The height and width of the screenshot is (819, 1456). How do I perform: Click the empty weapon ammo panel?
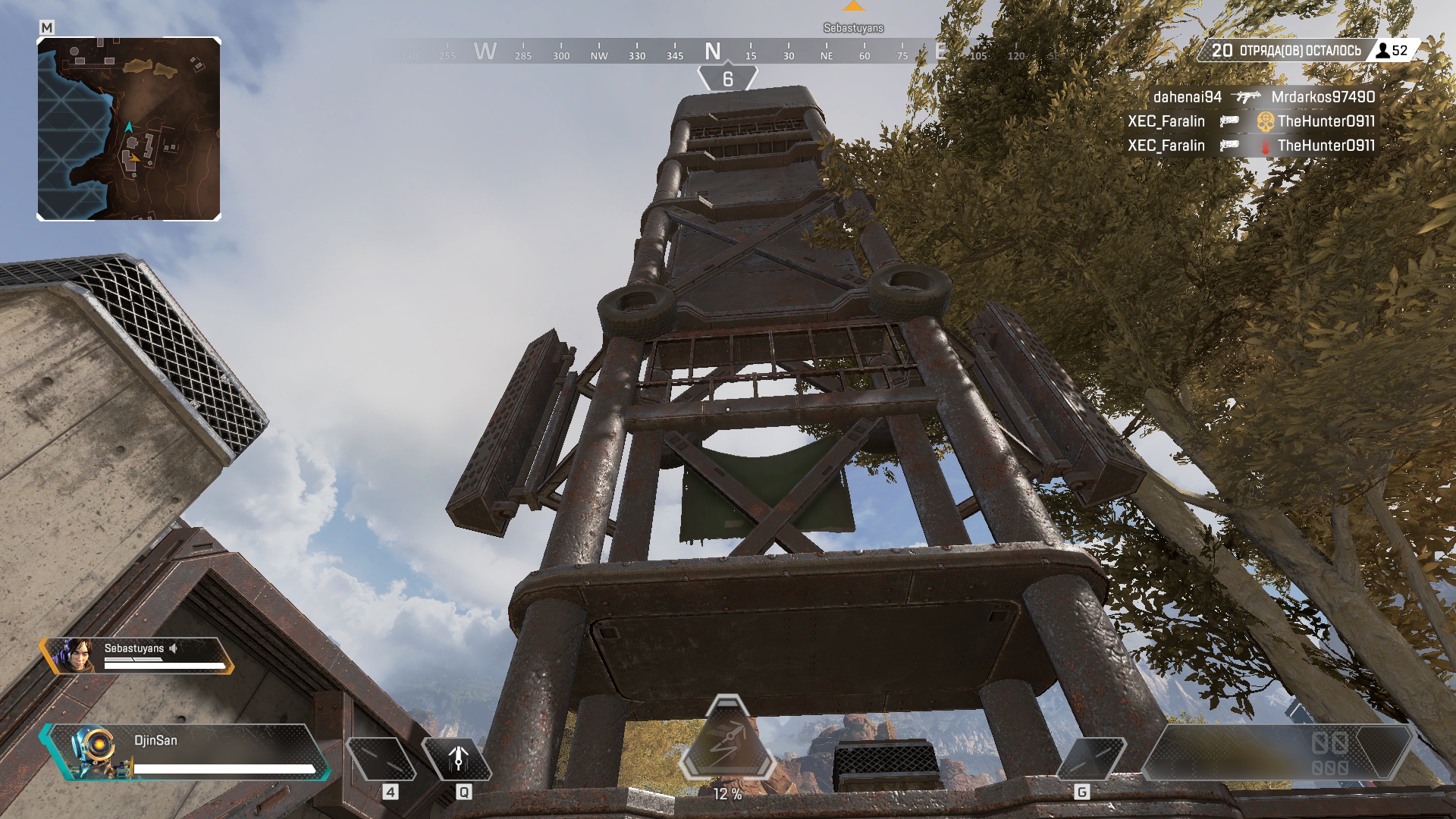coord(1274,753)
